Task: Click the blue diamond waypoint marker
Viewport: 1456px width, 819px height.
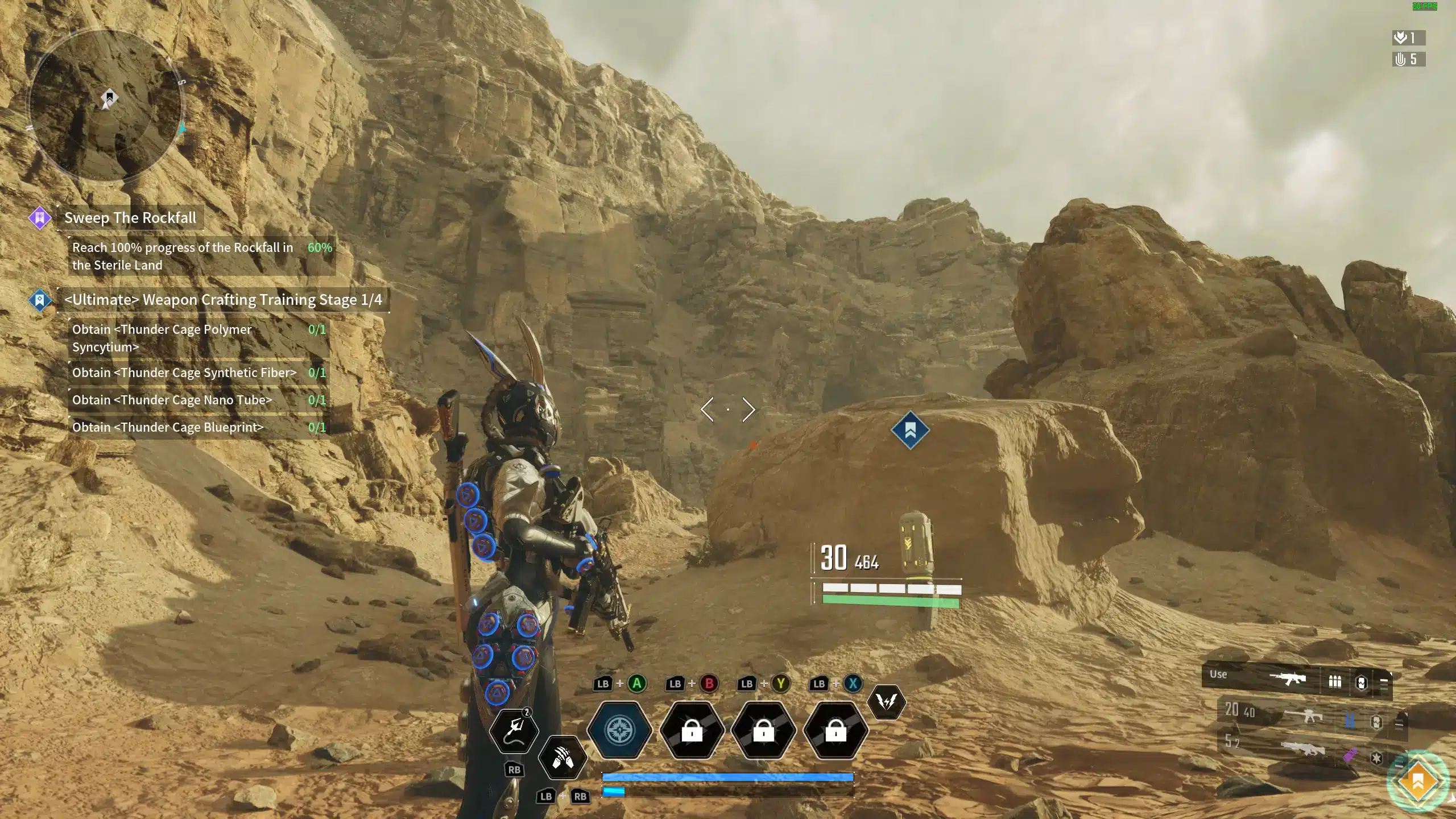Action: click(x=910, y=431)
